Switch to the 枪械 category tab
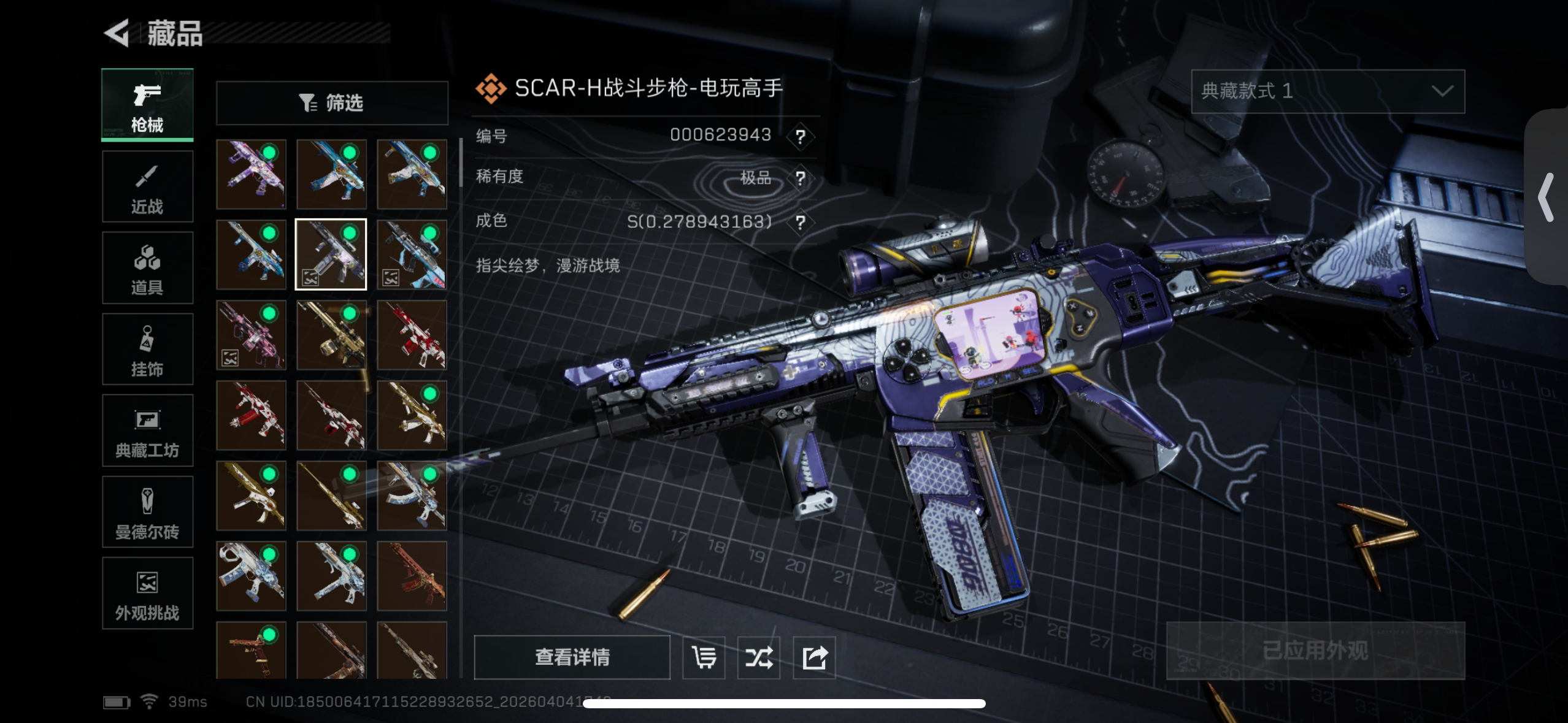Screen dimensions: 1568x723 (147, 105)
